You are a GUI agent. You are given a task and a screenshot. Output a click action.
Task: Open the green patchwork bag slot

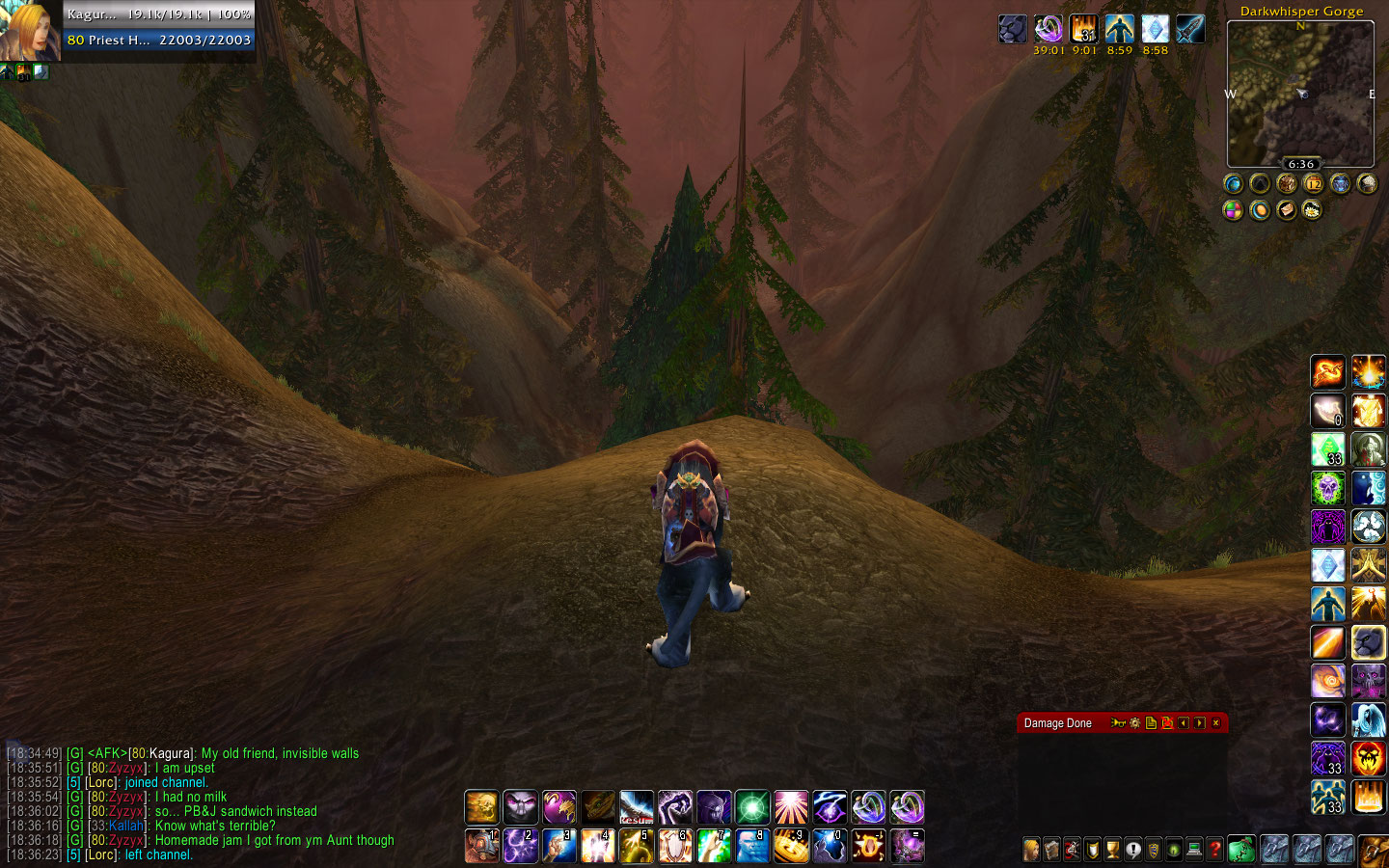[x=1241, y=850]
